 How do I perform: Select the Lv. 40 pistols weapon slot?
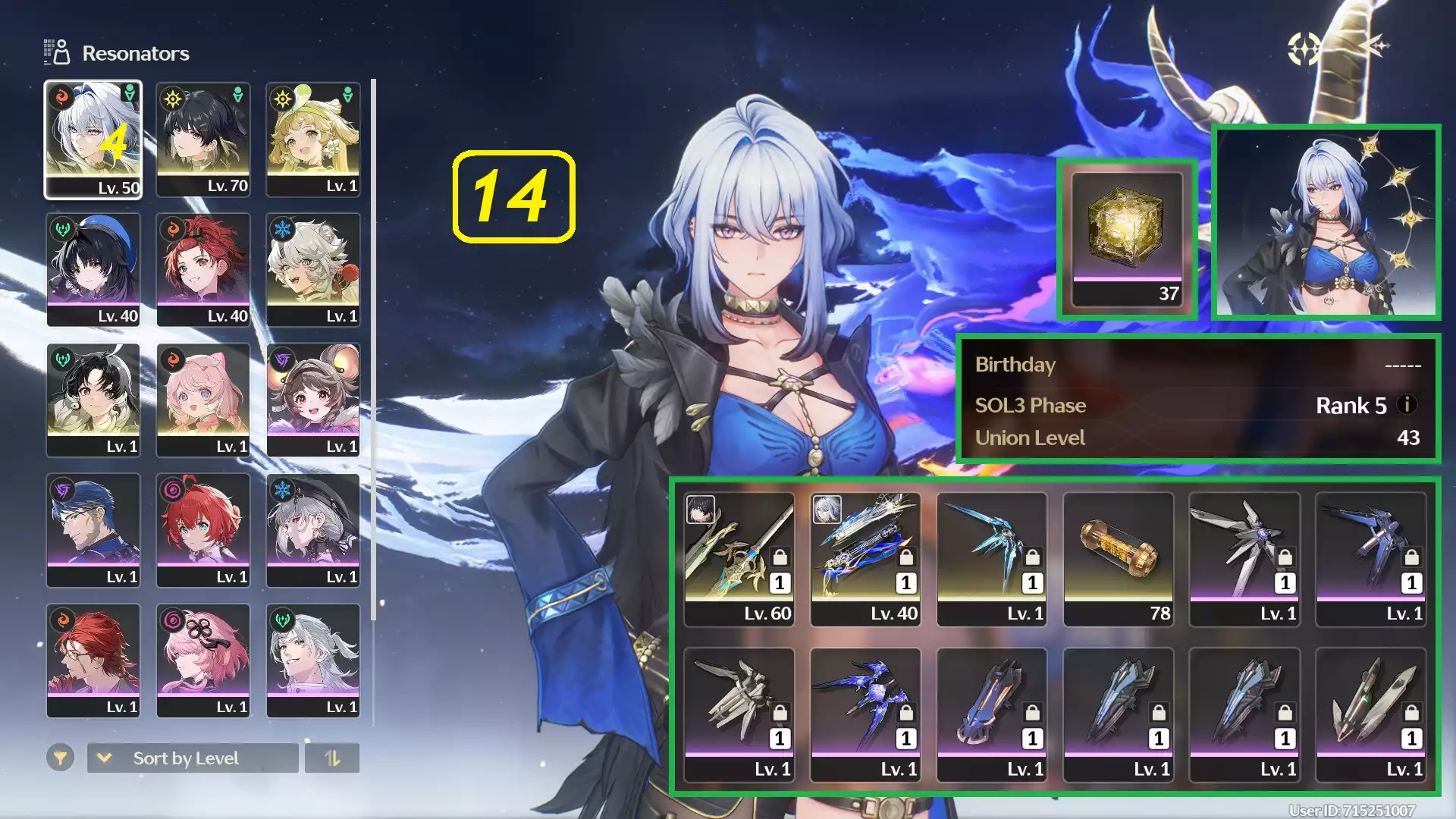865,560
